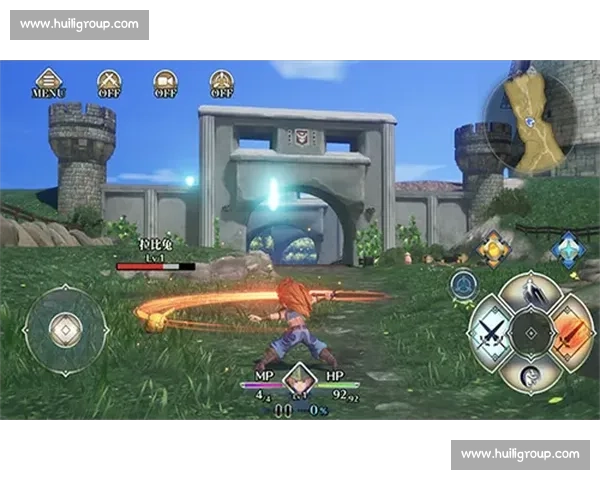This screenshot has width=600, height=480.
Task: Toggle the crossed-swords OFF icon
Action: (x=109, y=83)
